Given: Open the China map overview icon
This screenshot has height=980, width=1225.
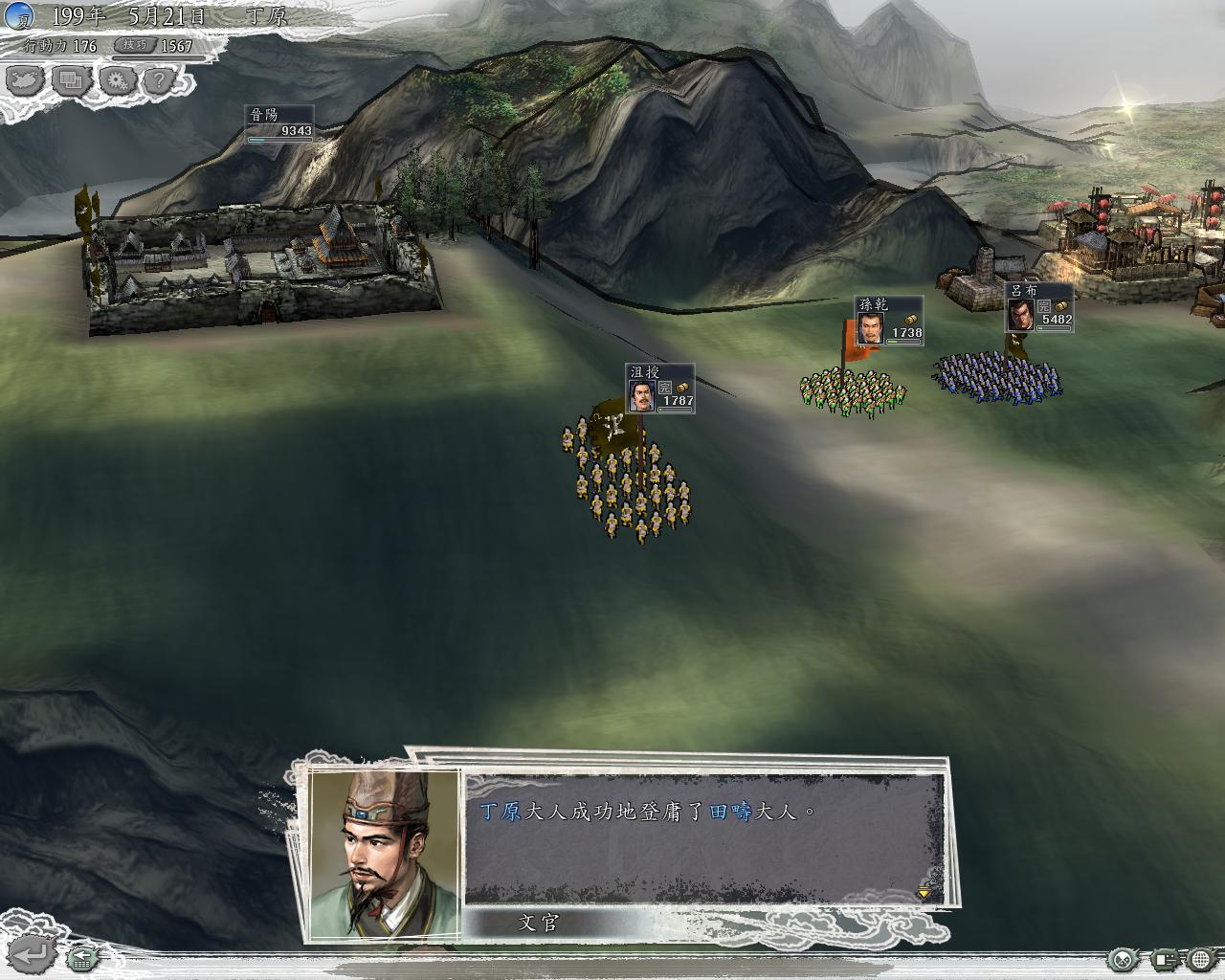Looking at the screenshot, I should click(26, 80).
